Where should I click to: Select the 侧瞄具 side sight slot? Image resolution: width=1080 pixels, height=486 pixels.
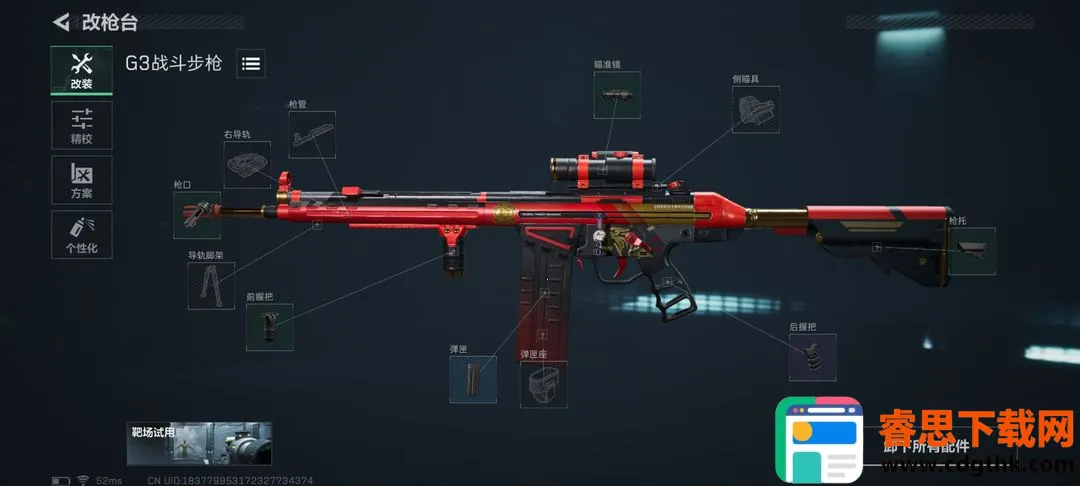[756, 109]
